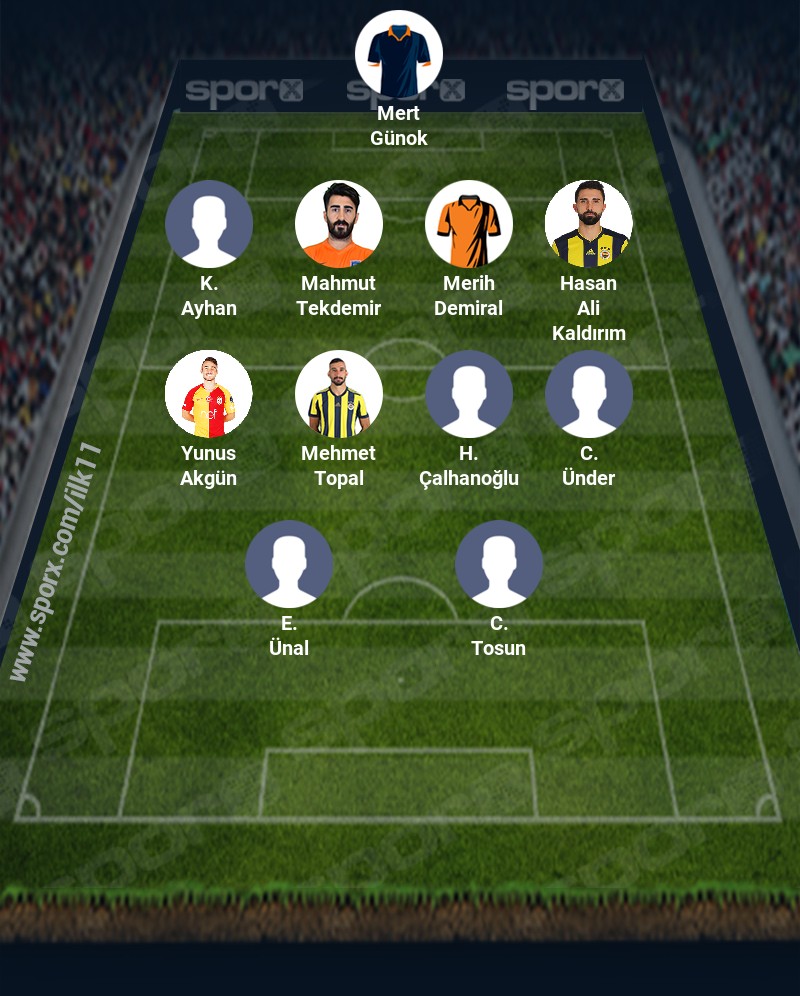Select Merih Demiral's orange jersey slot
The image size is (800, 996).
469,224
